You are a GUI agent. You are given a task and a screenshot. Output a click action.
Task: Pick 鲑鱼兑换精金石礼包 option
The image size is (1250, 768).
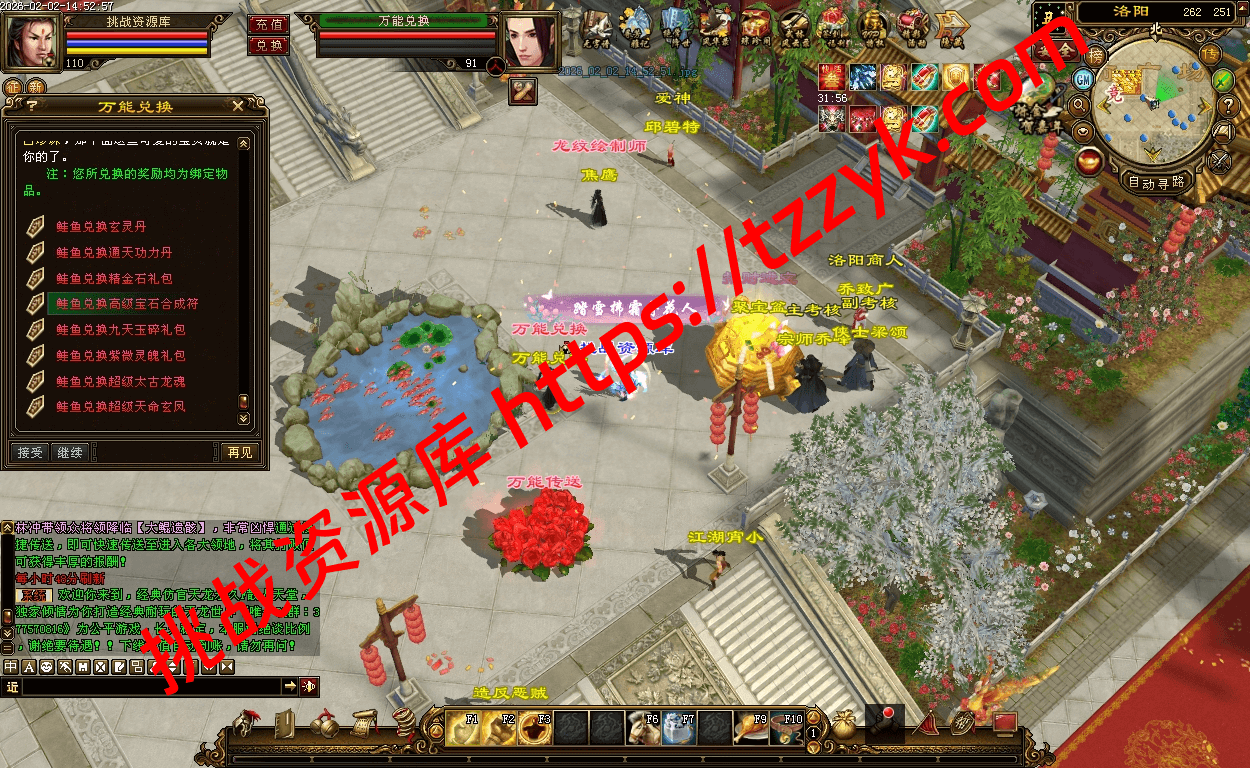(114, 279)
